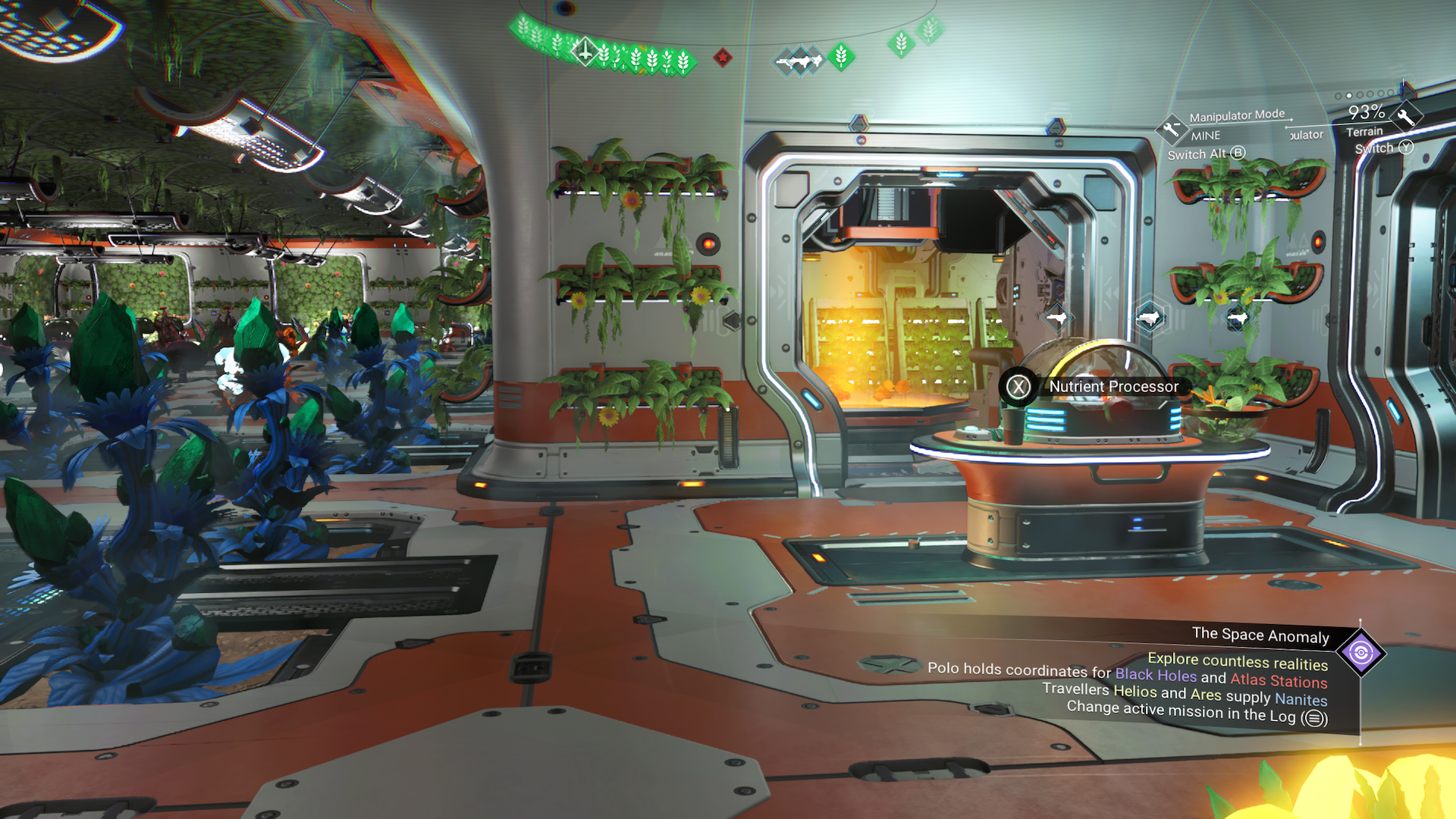Click the purple Space Anomaly mission icon
The height and width of the screenshot is (819, 1456).
click(1360, 652)
